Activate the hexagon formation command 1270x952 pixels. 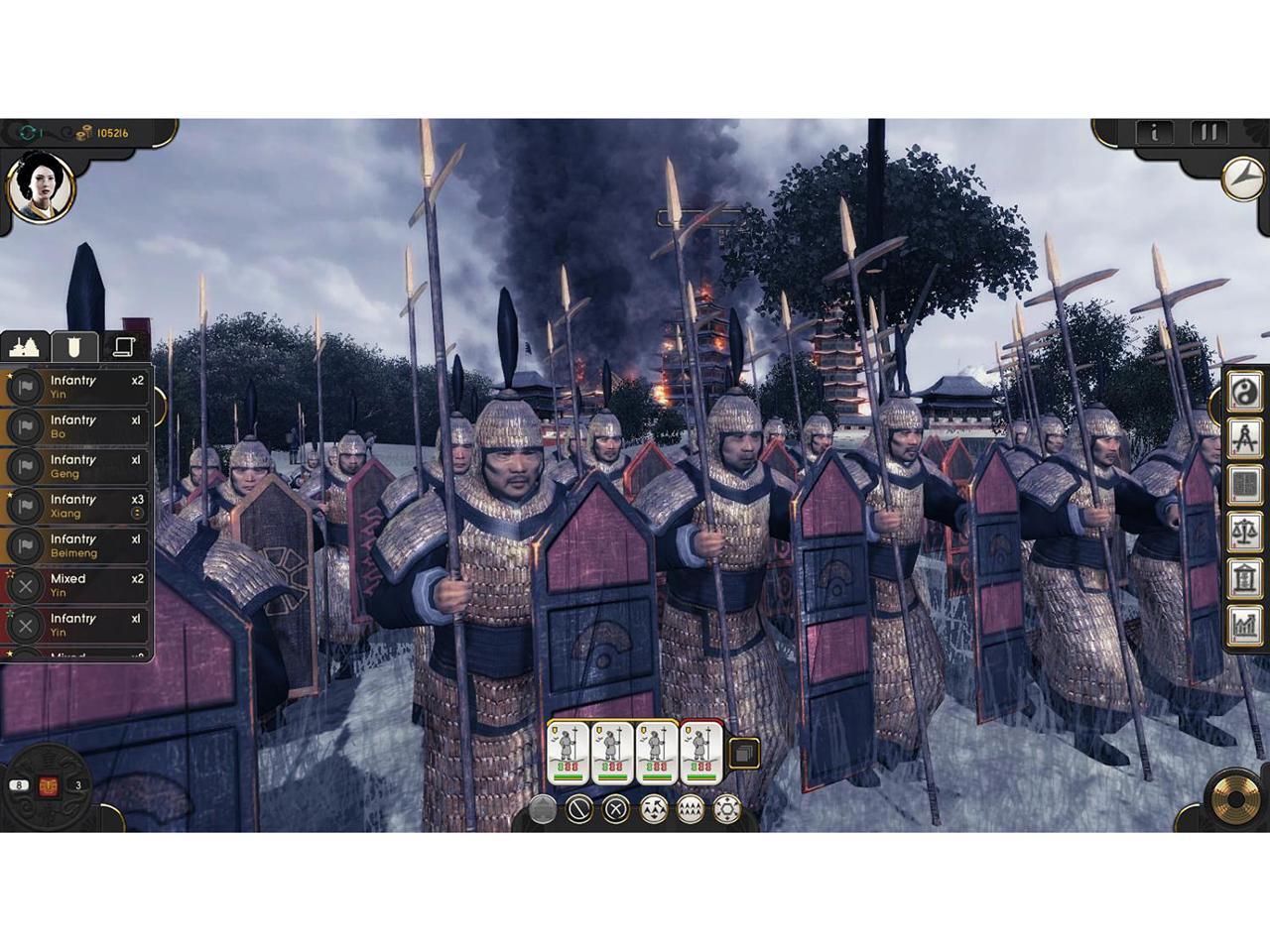[727, 809]
